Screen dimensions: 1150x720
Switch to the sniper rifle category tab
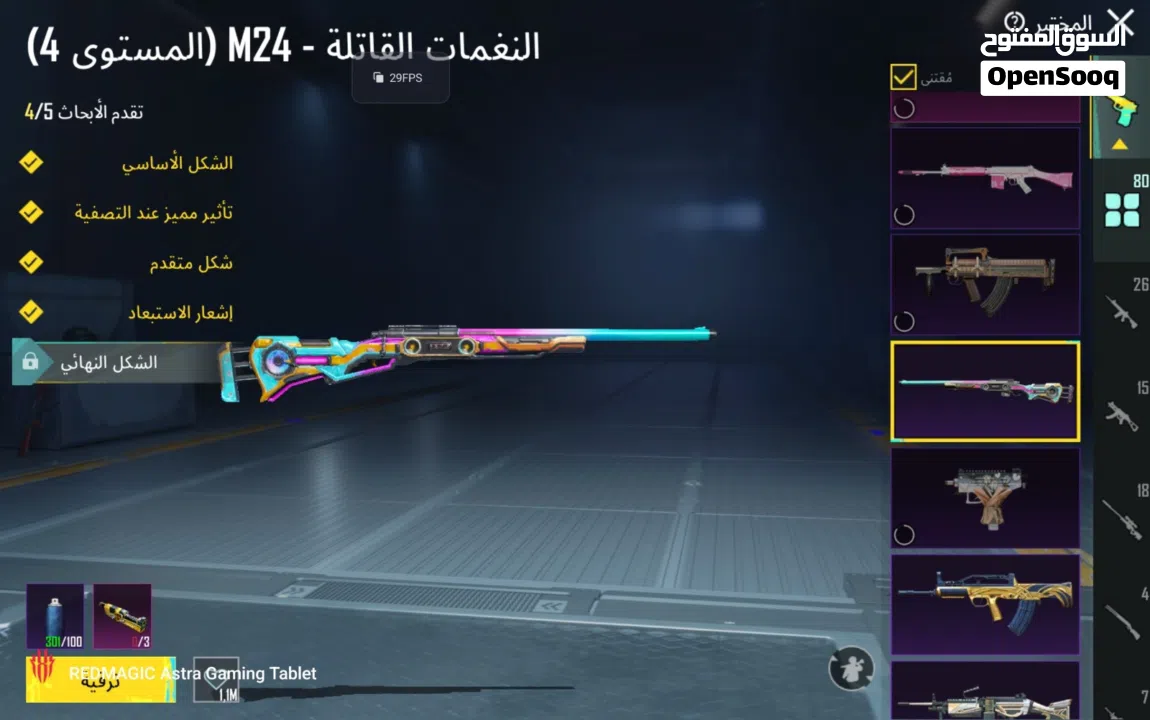pos(1121,516)
